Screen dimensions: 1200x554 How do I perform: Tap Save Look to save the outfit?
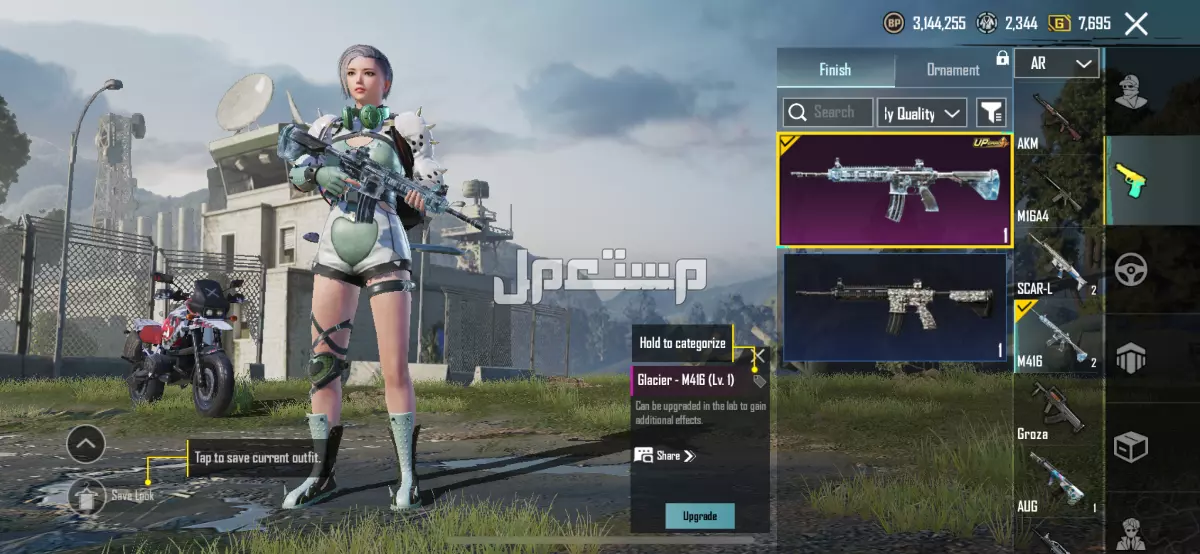tap(89, 494)
